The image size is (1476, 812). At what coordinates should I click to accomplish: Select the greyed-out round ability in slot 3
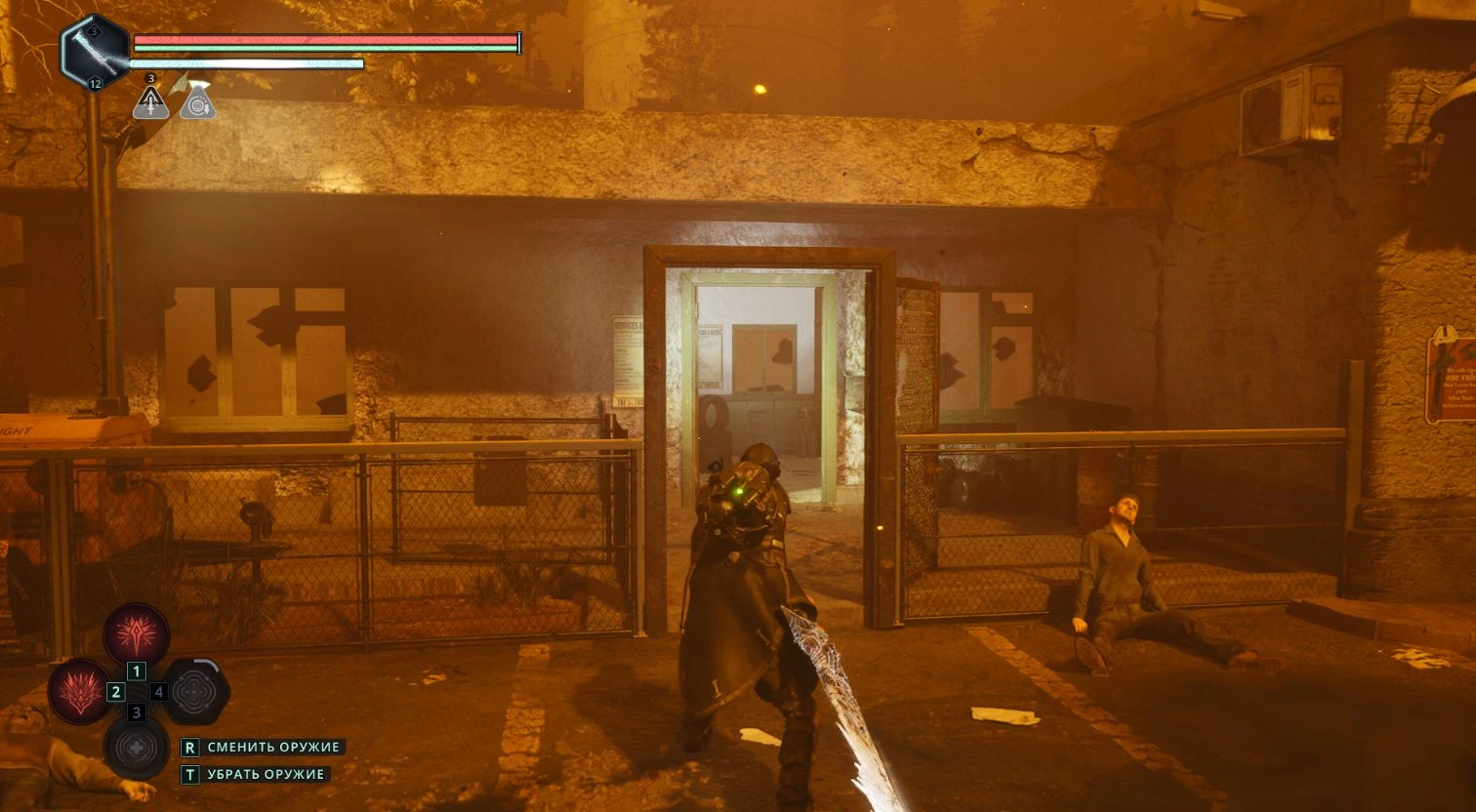click(x=137, y=748)
